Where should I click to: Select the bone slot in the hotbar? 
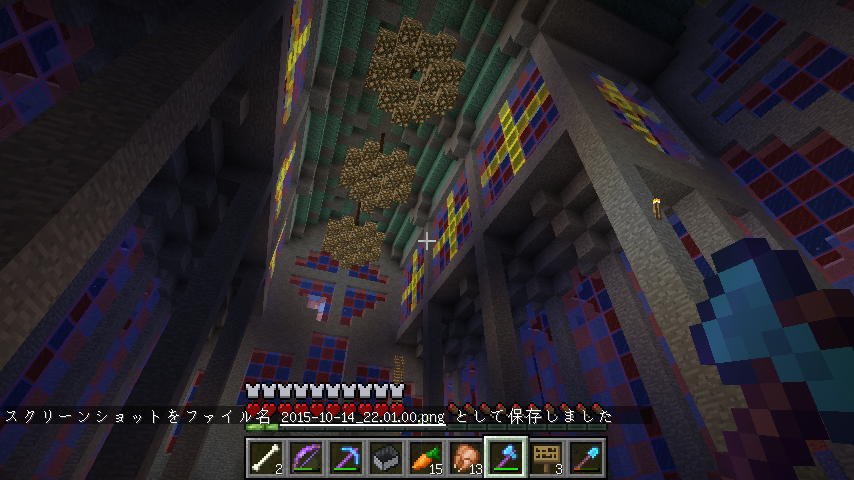[x=266, y=458]
